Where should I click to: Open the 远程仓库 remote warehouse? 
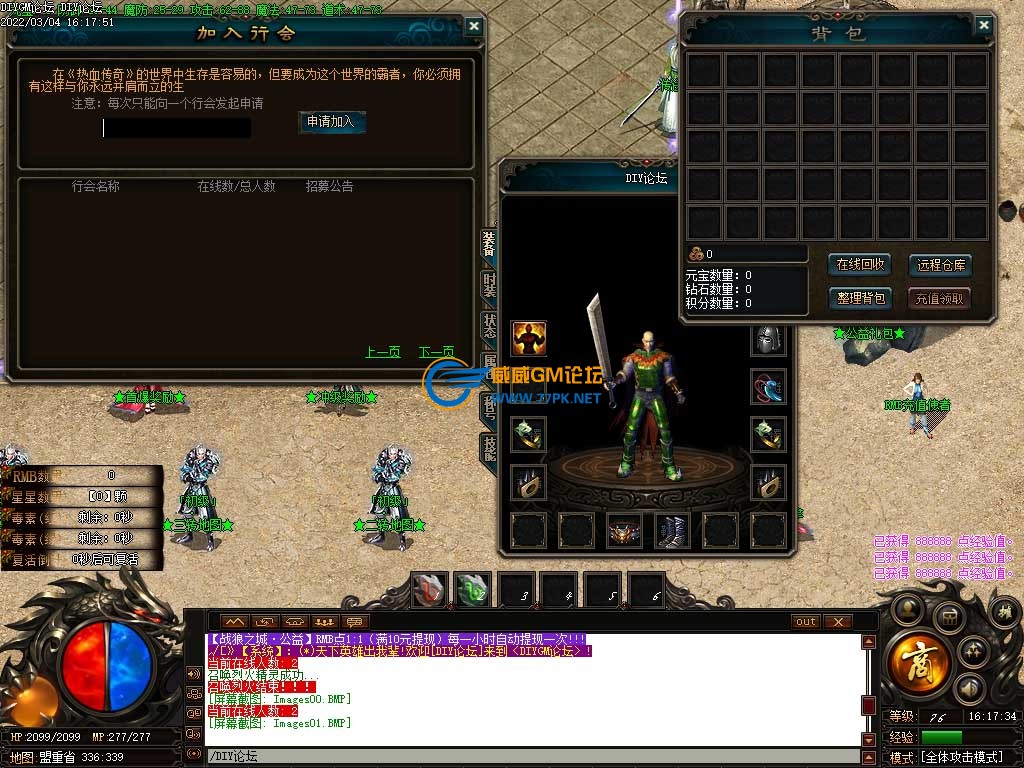940,265
